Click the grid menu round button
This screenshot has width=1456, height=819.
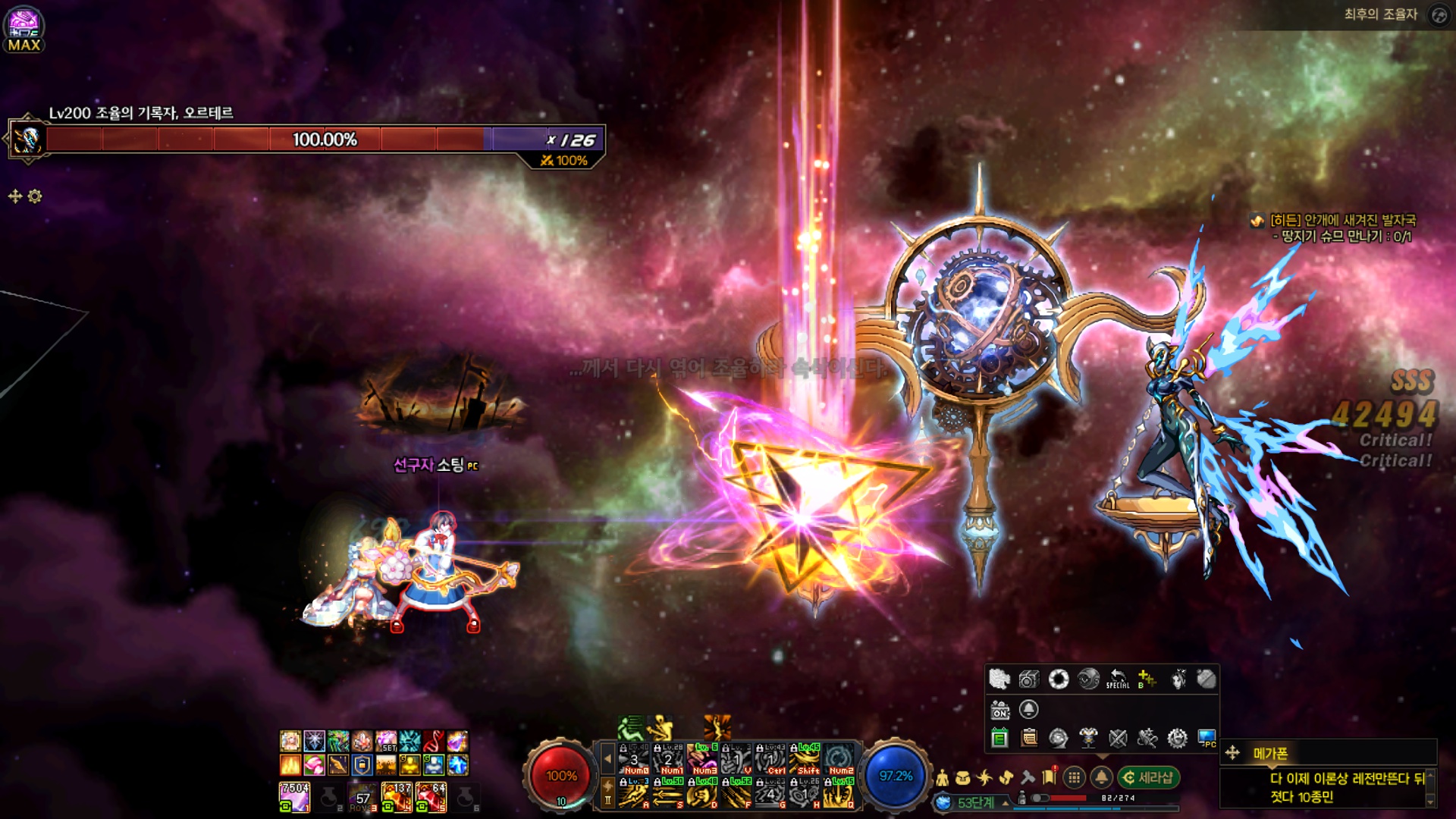tap(1074, 777)
